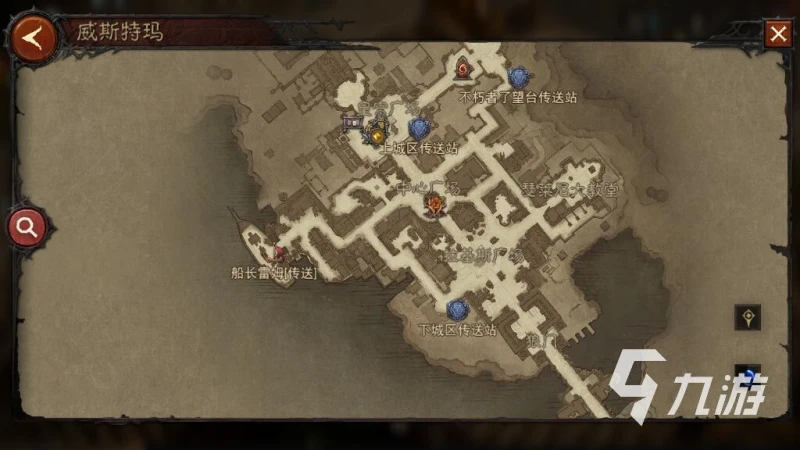Select the 不朽者瞭望台传送站 waypoint marker
The width and height of the screenshot is (800, 450).
coord(517,77)
